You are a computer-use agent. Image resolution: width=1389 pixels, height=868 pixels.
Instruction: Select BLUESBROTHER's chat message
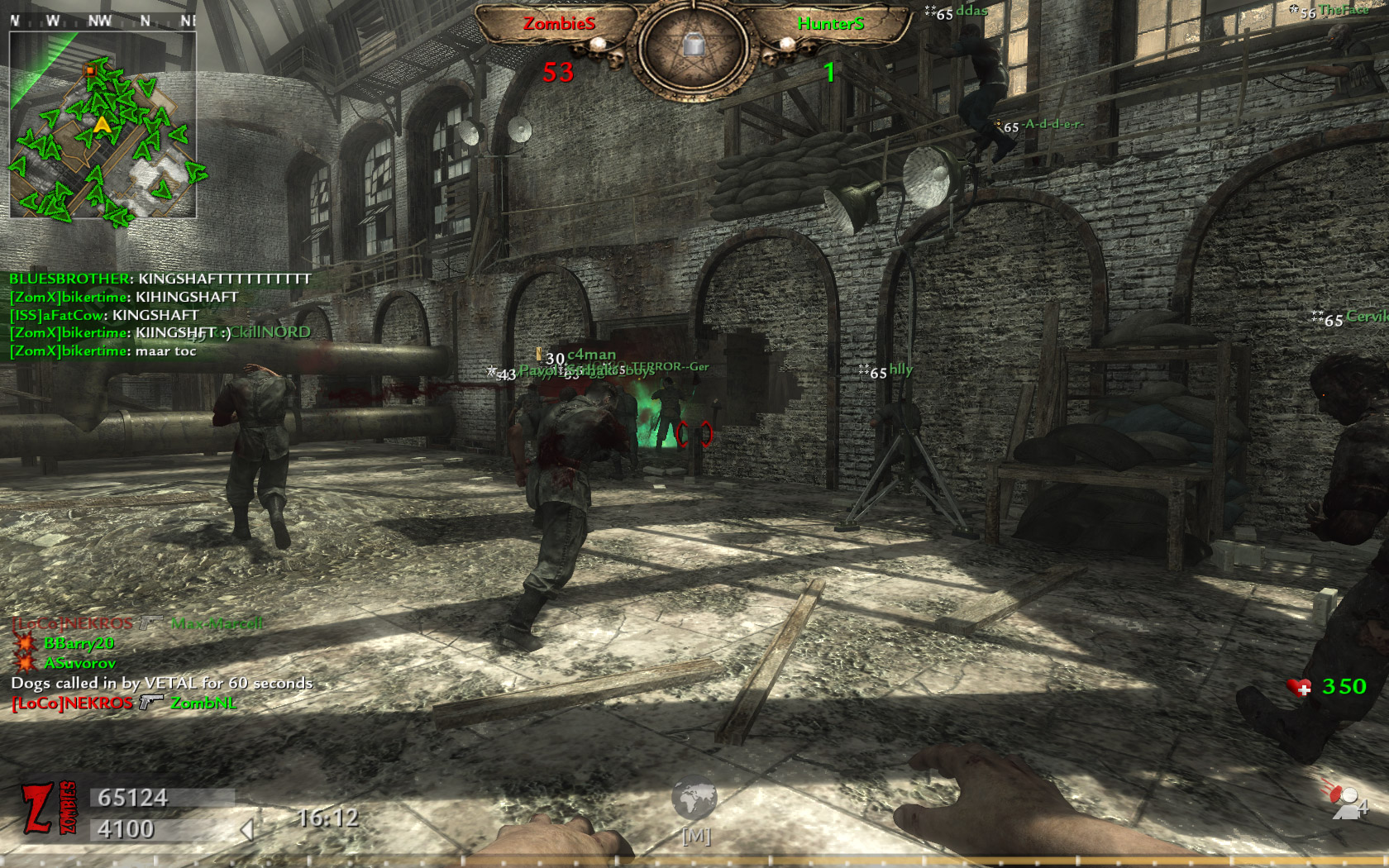tap(160, 279)
